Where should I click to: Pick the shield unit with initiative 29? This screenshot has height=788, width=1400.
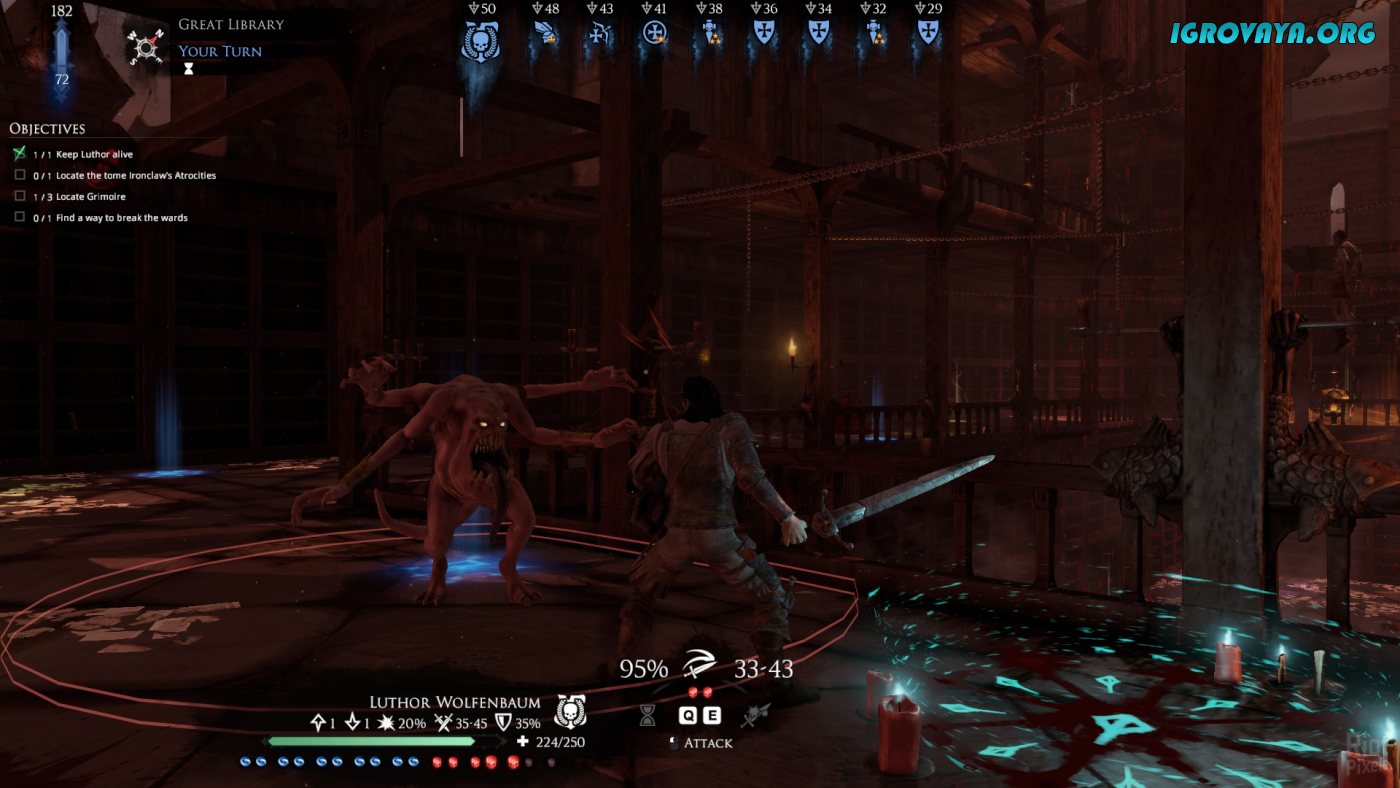click(927, 34)
